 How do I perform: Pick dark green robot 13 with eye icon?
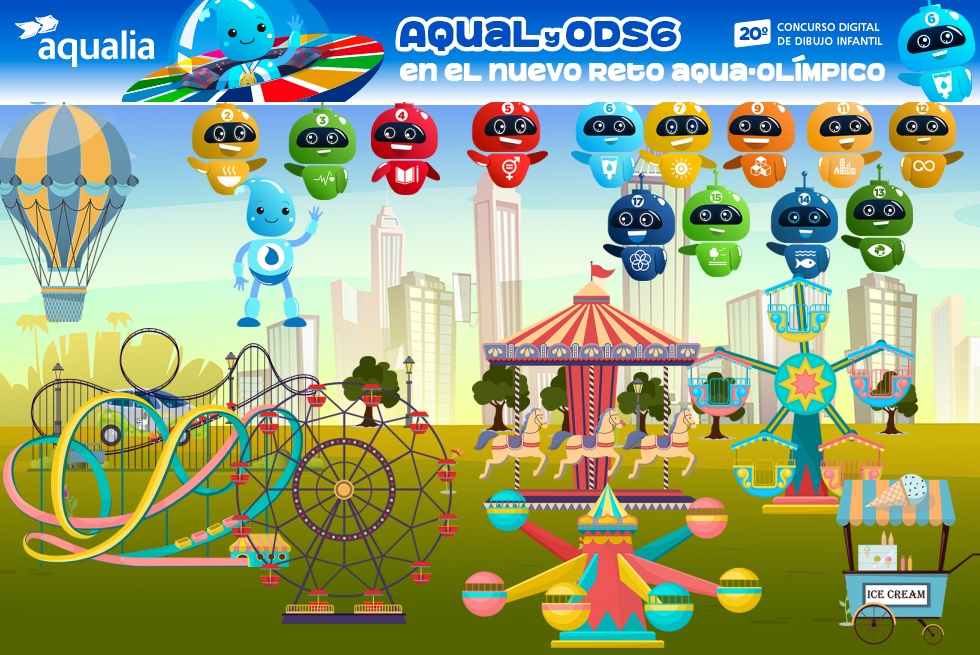(878, 224)
